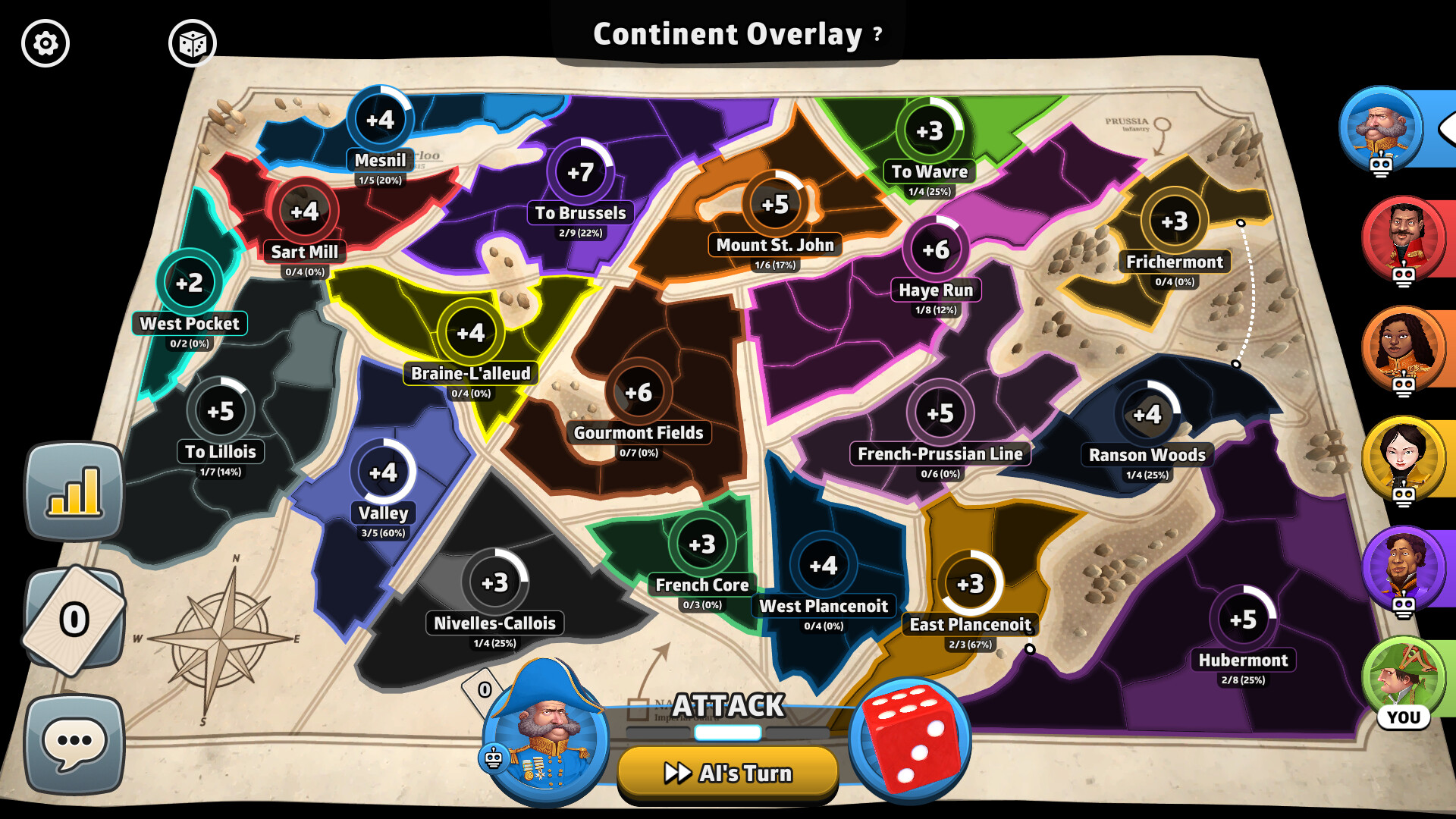This screenshot has width=1456, height=819.
Task: Select the yellow-ringed female player avatar
Action: point(1403,457)
